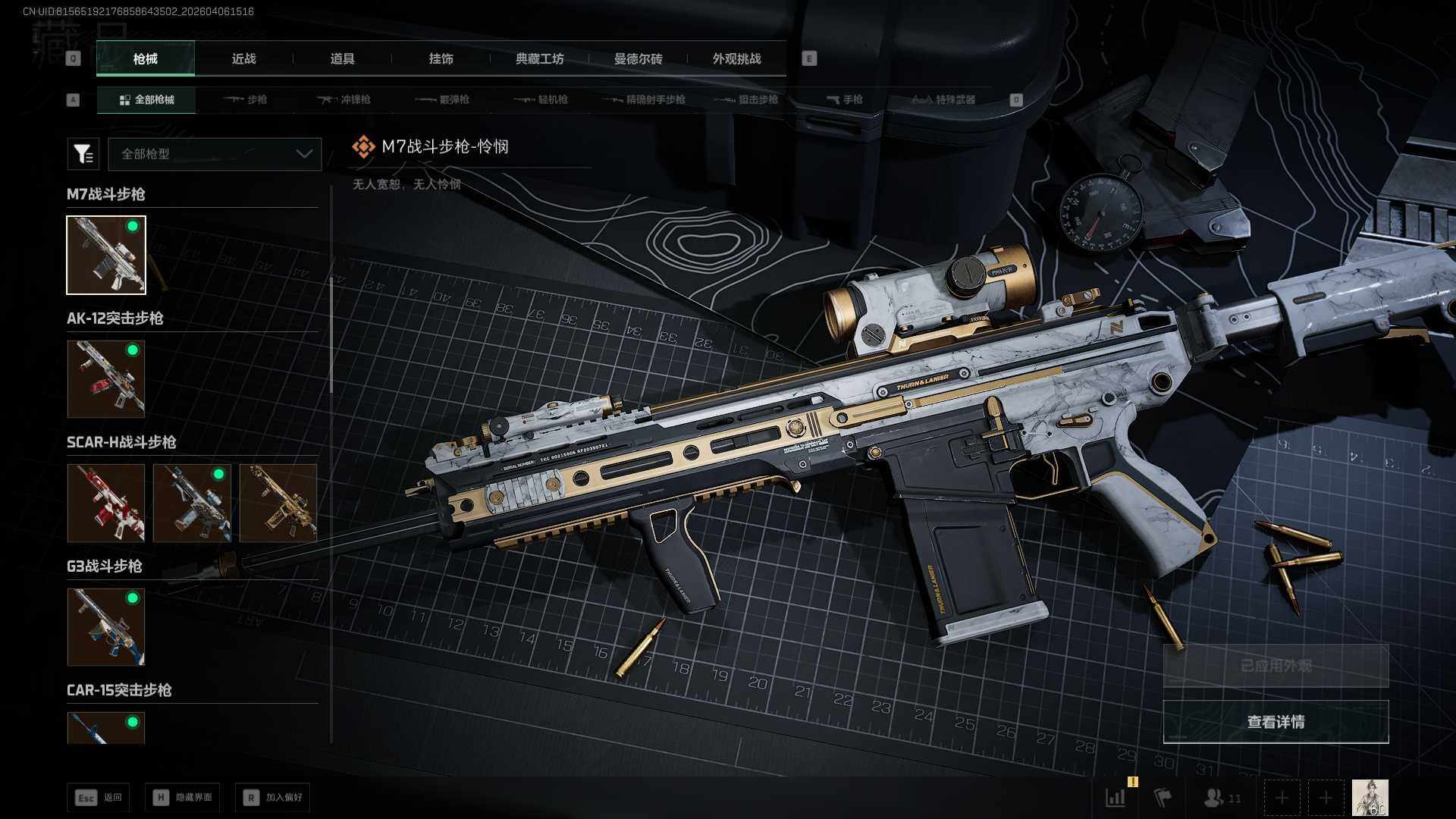Image resolution: width=1456 pixels, height=819 pixels.
Task: Pick the gold SCAR-H skin thumbnail
Action: [x=278, y=503]
